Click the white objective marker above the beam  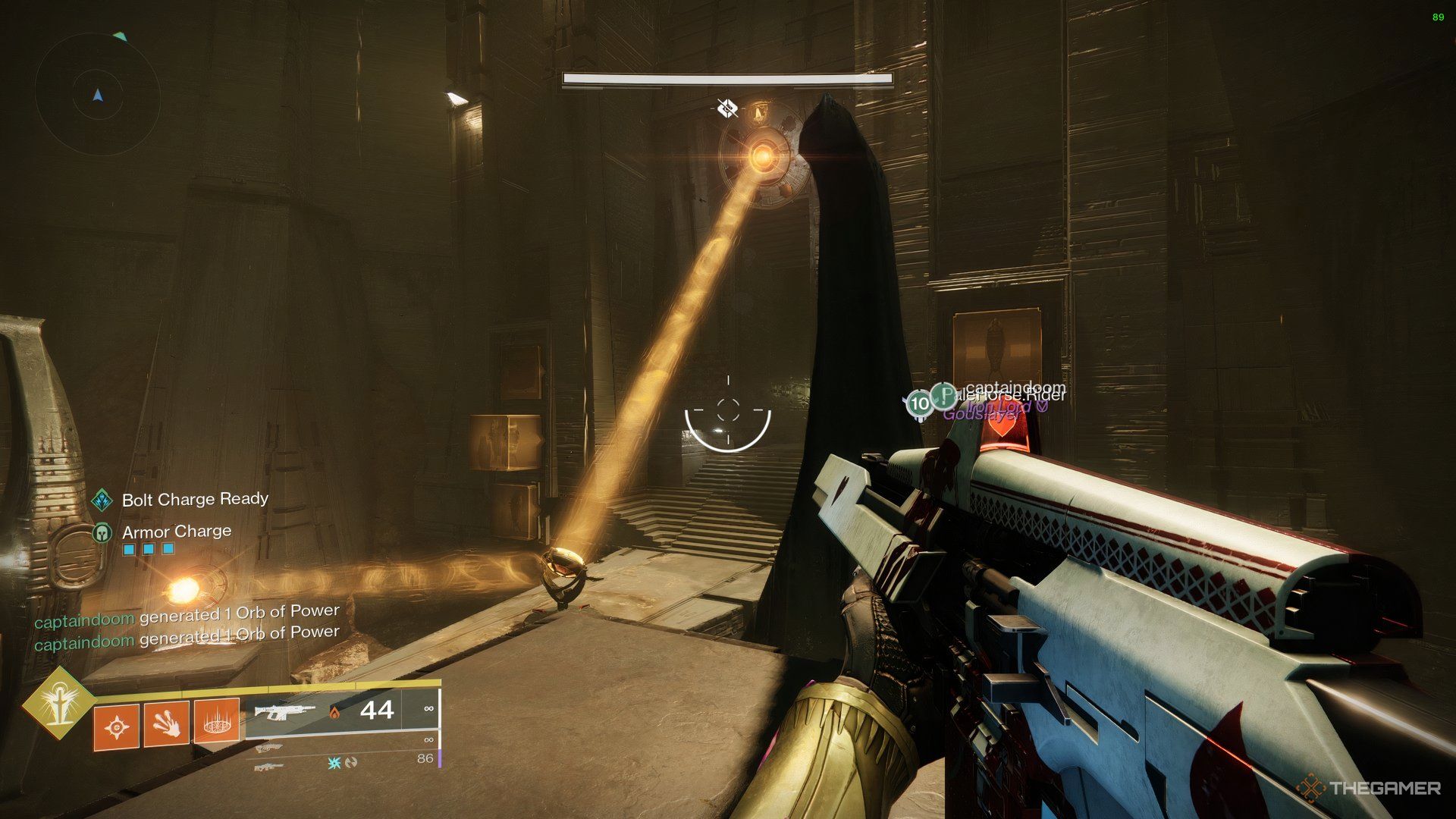[727, 108]
